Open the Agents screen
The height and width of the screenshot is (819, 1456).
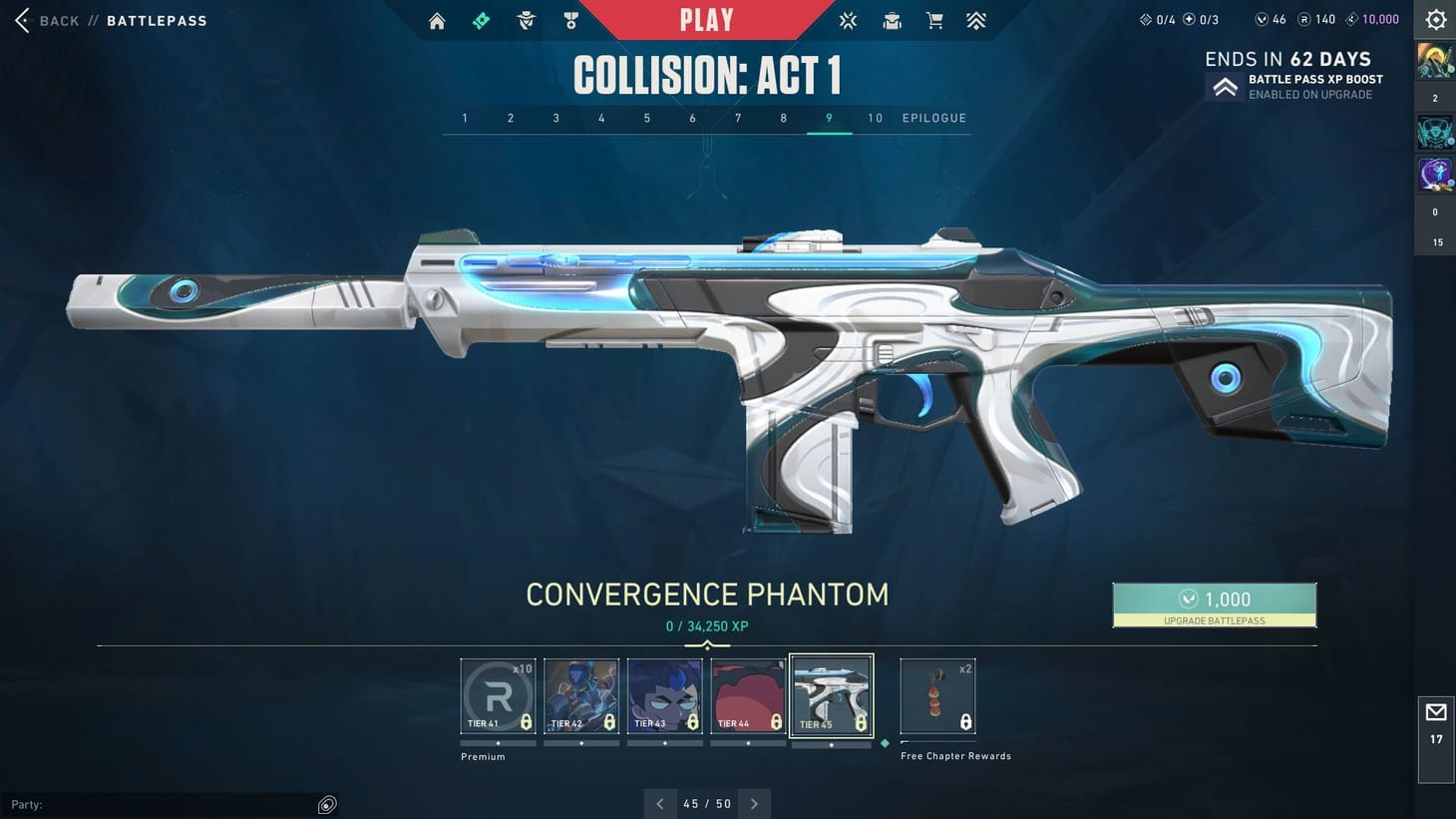click(526, 20)
